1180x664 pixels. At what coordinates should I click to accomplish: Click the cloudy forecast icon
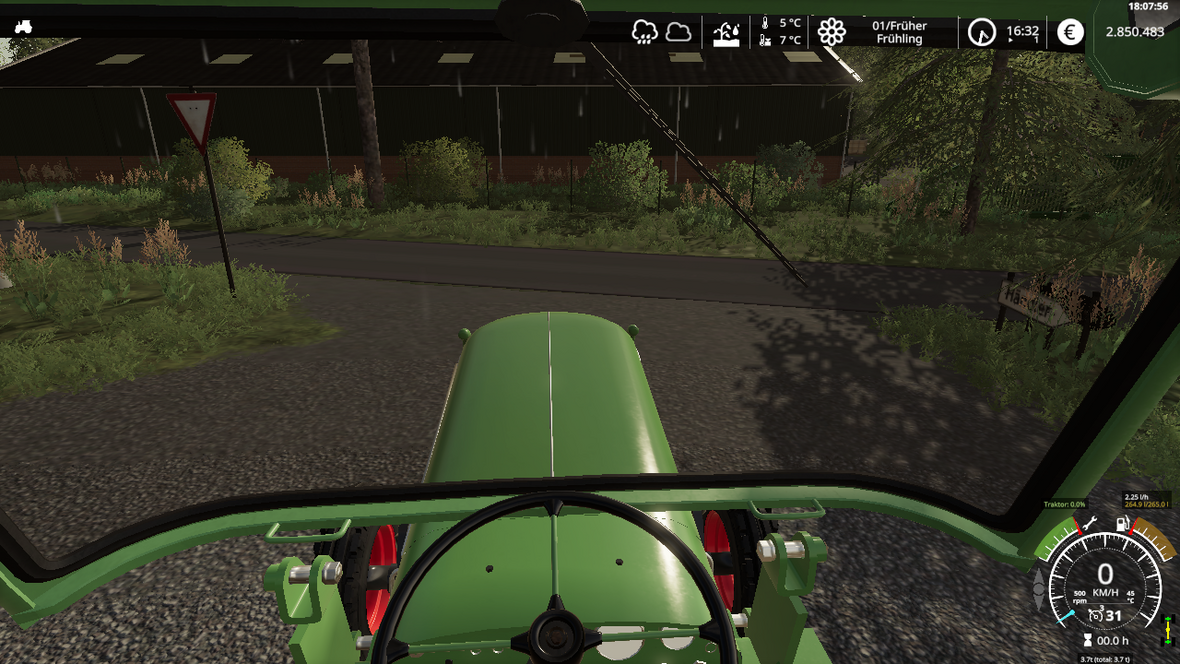tap(679, 32)
